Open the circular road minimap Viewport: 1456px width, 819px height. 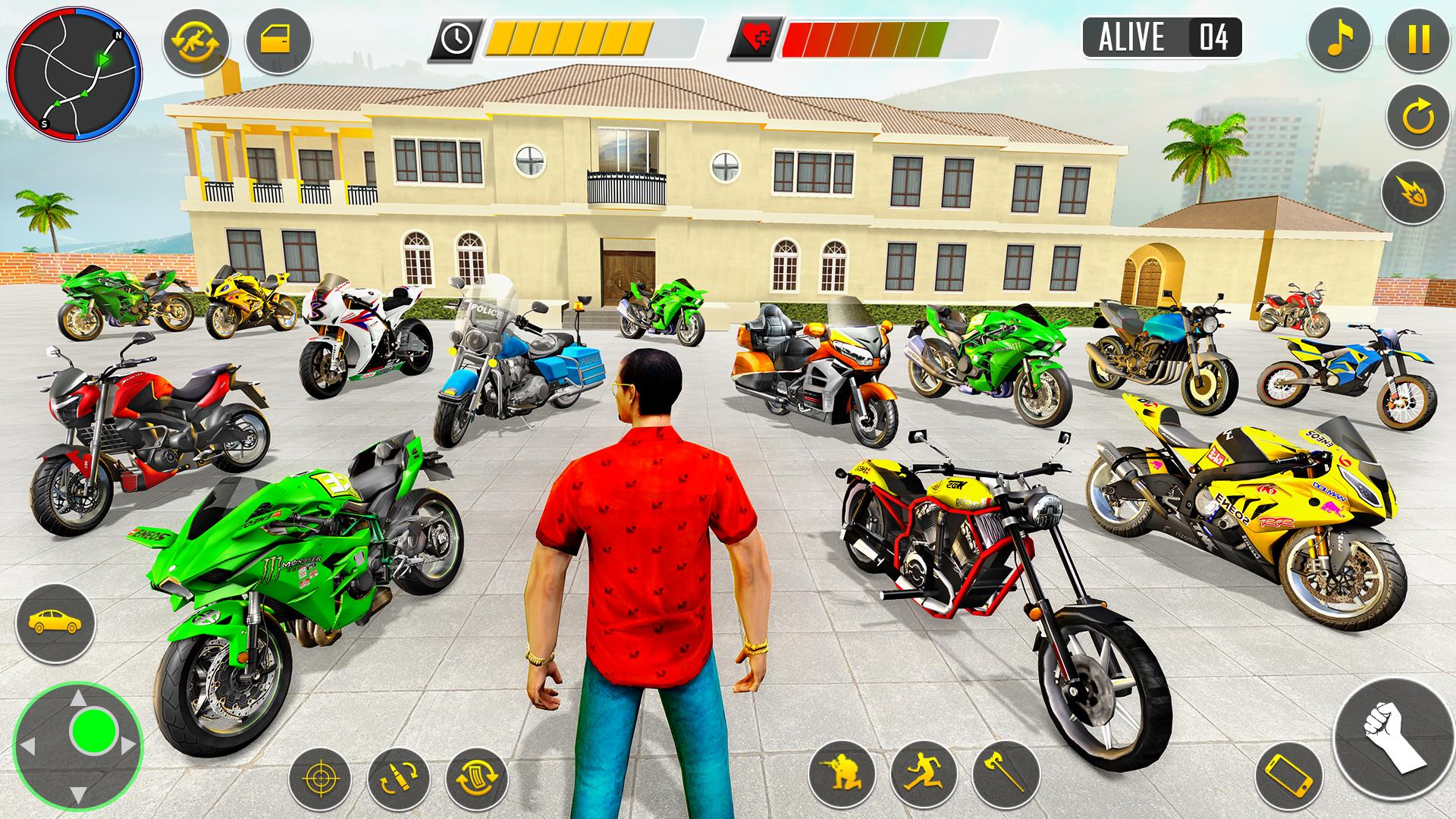74,76
